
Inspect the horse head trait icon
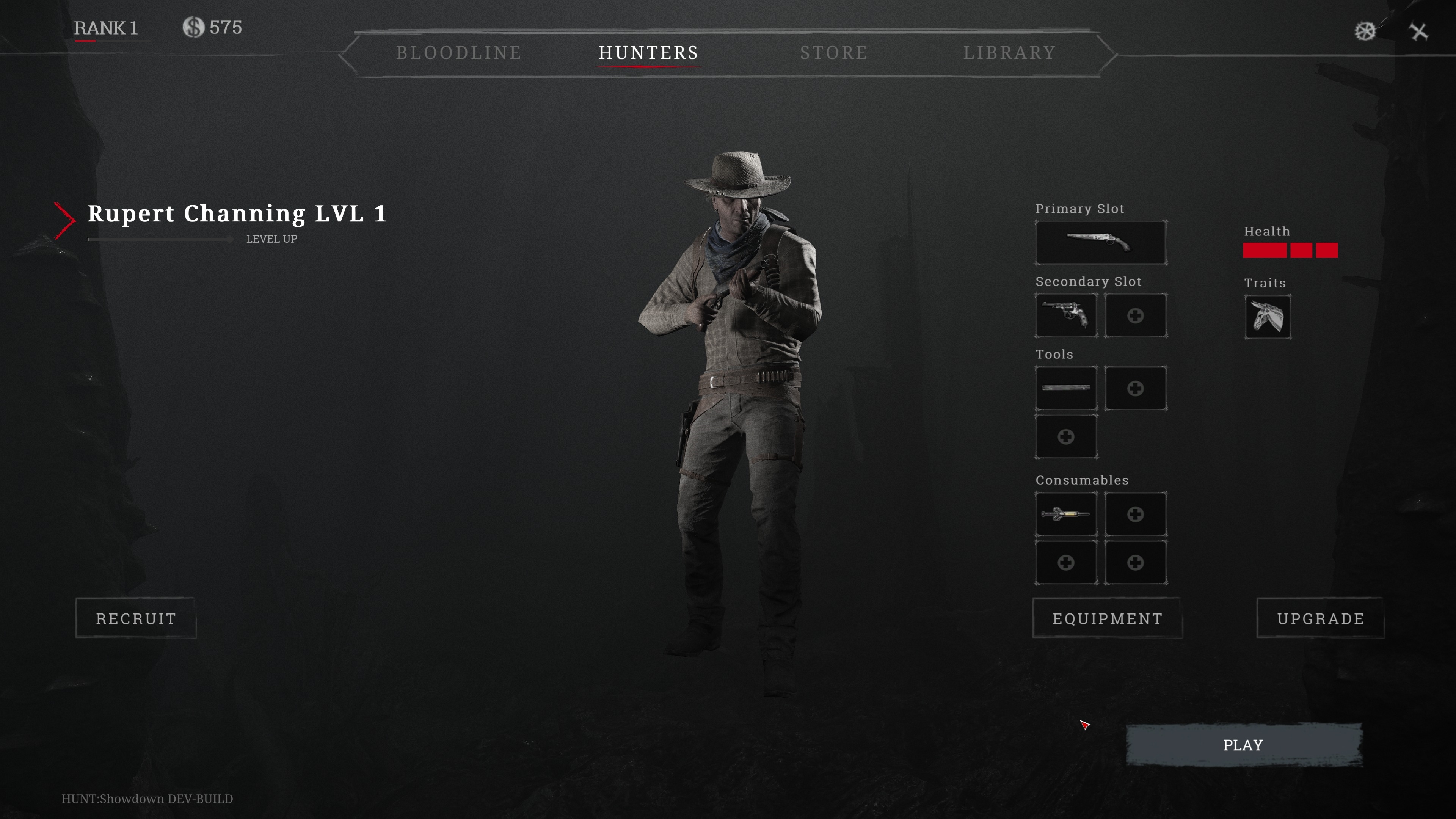(x=1267, y=317)
